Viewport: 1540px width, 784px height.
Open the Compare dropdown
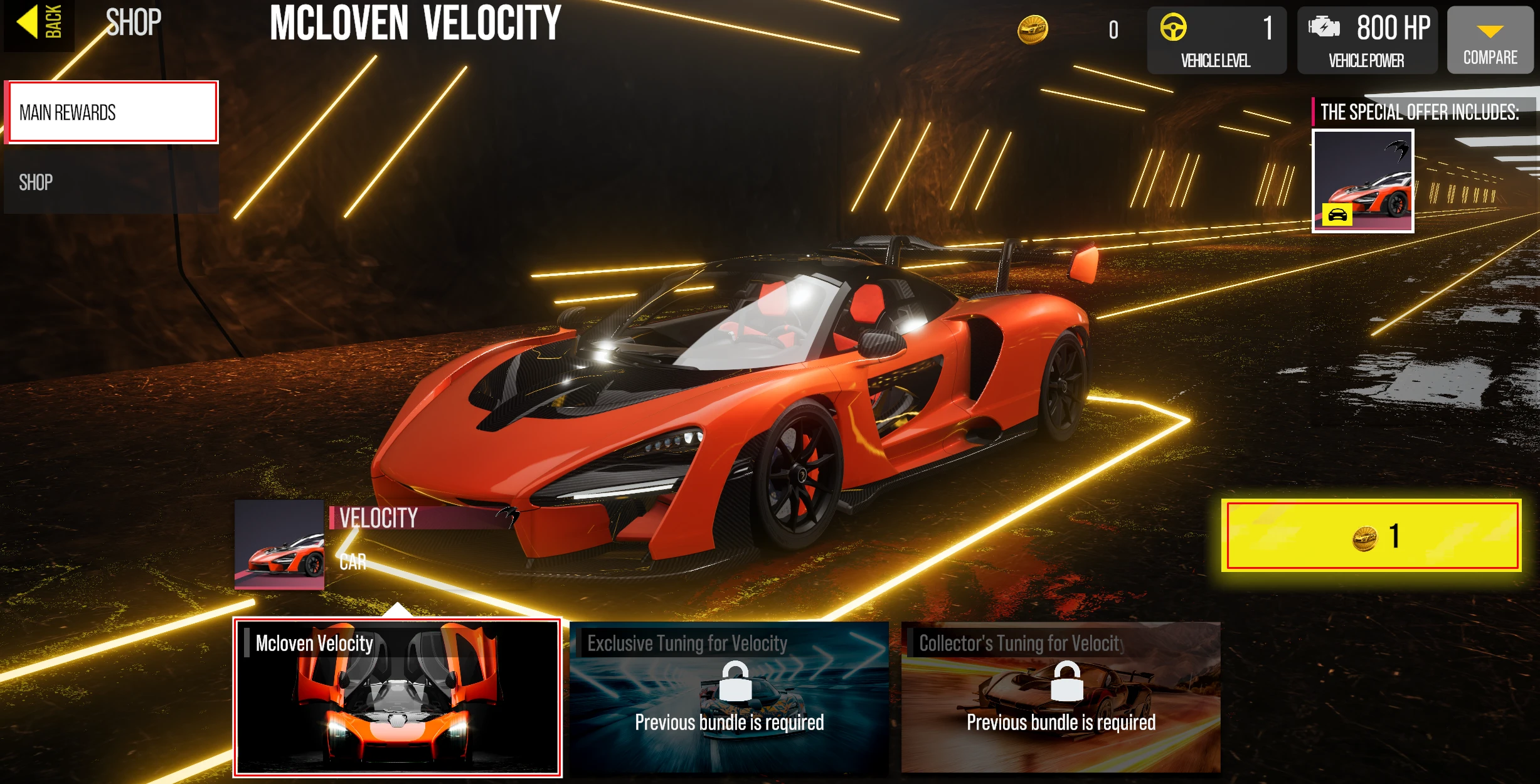click(x=1490, y=40)
